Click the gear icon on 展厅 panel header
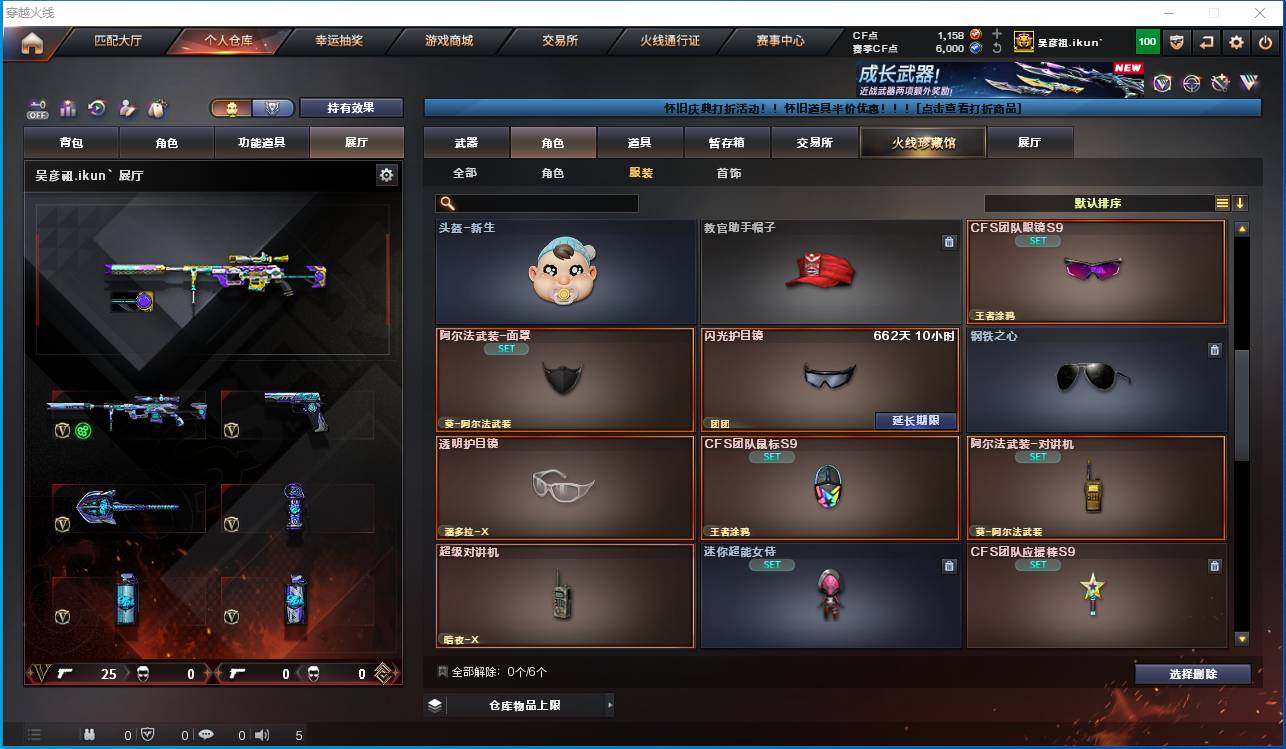This screenshot has width=1286, height=749. 387,174
